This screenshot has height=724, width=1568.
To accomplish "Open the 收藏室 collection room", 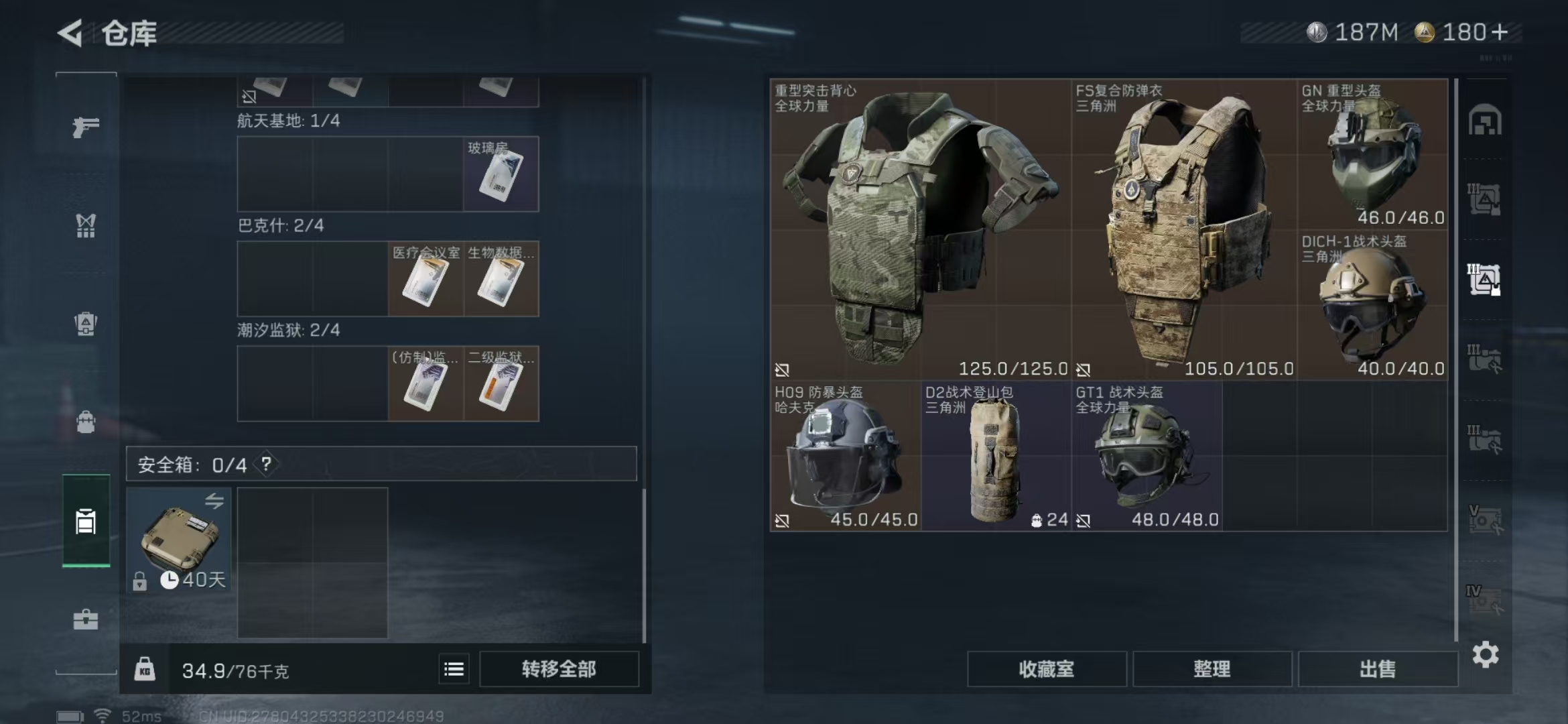I will coord(1046,669).
